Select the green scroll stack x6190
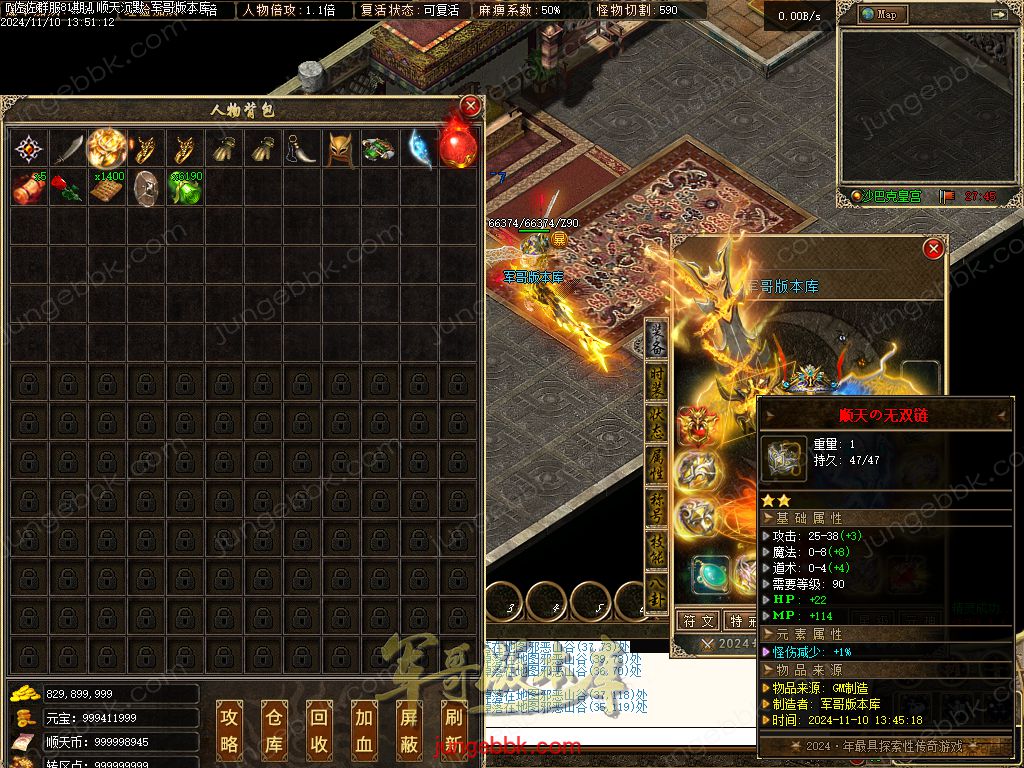Viewport: 1024px width, 768px height. [185, 188]
